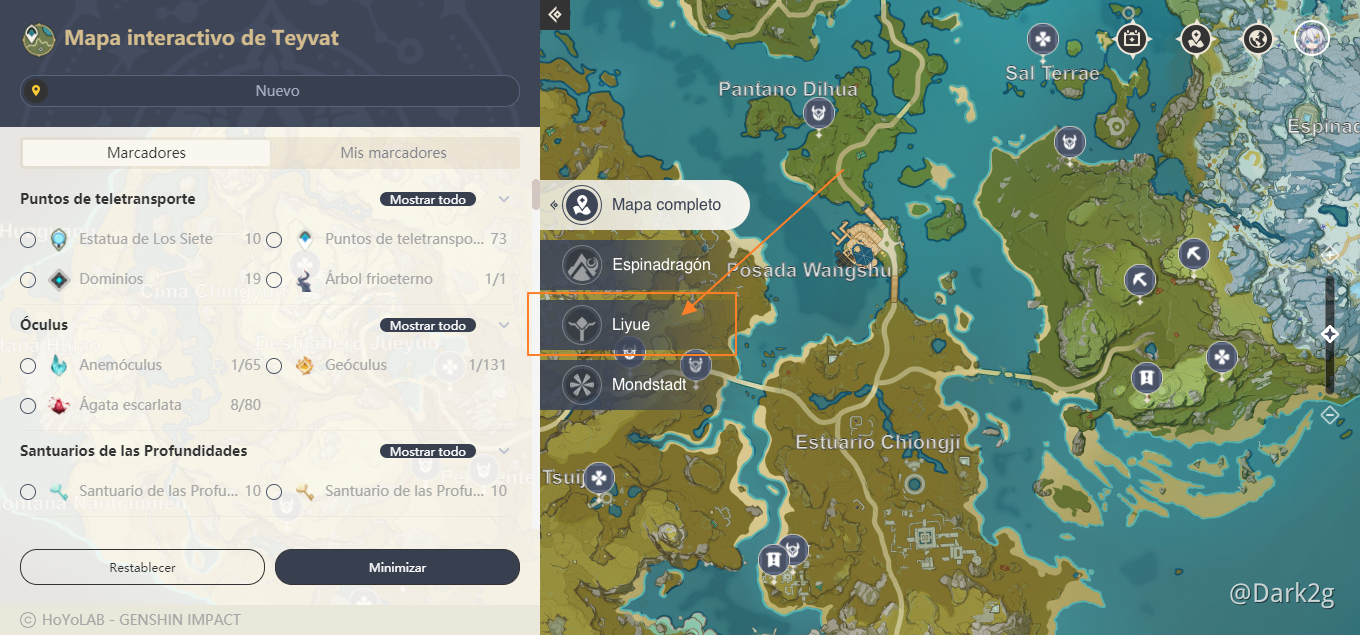The height and width of the screenshot is (635, 1360).
Task: Toggle the Dominios marker filter
Action: pos(28,280)
